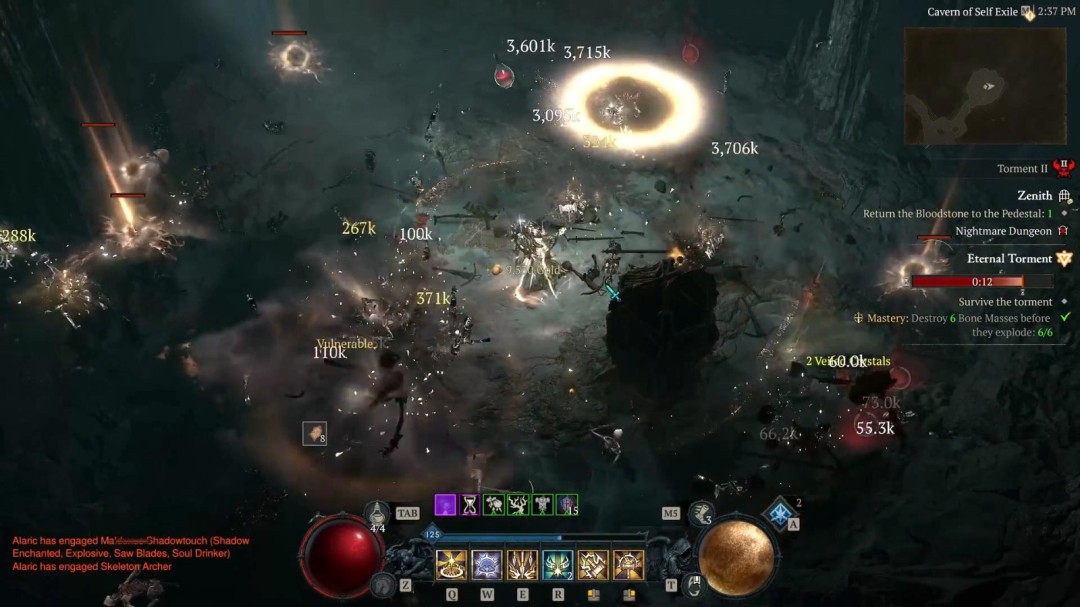Image resolution: width=1080 pixels, height=607 pixels.
Task: Activate the first skill in slot Q
Action: (452, 565)
